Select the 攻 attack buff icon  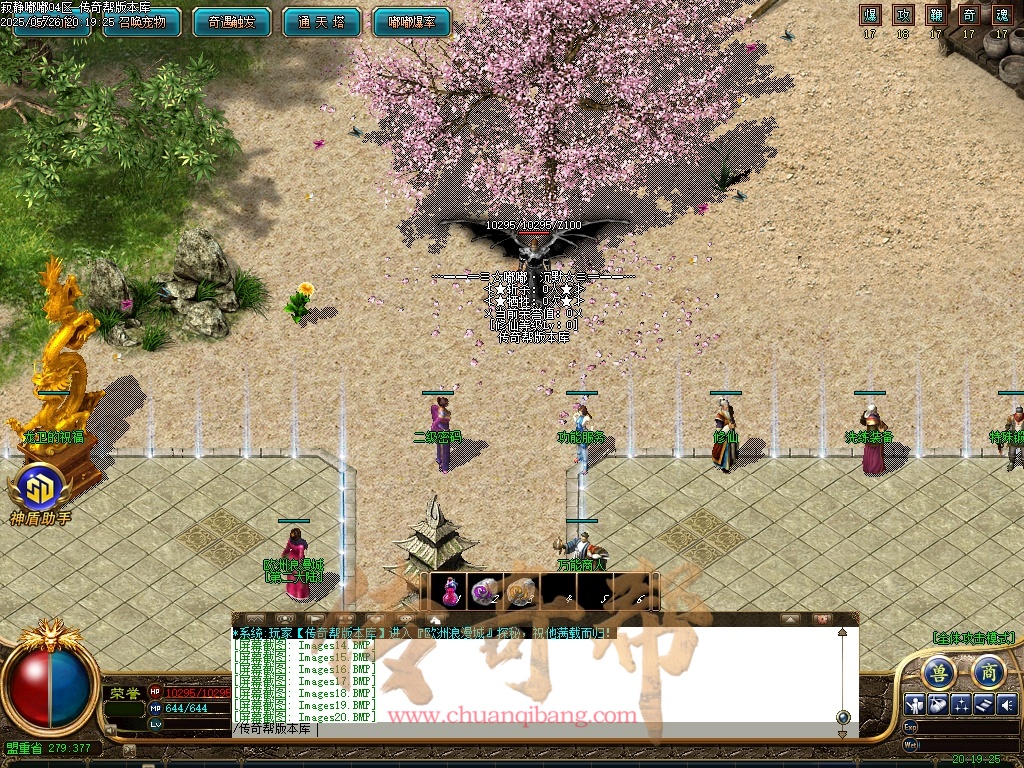903,15
